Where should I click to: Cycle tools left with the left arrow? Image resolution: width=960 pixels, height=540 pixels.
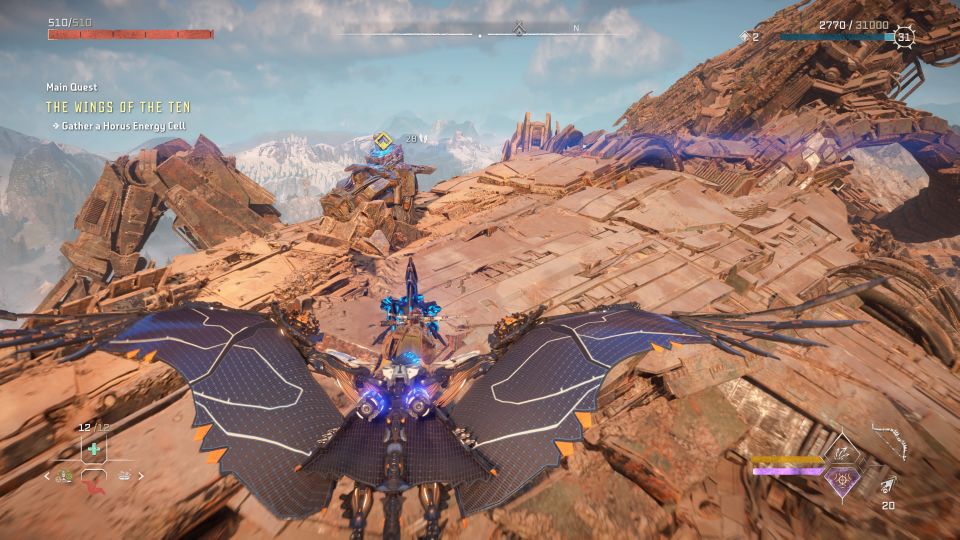click(x=46, y=476)
